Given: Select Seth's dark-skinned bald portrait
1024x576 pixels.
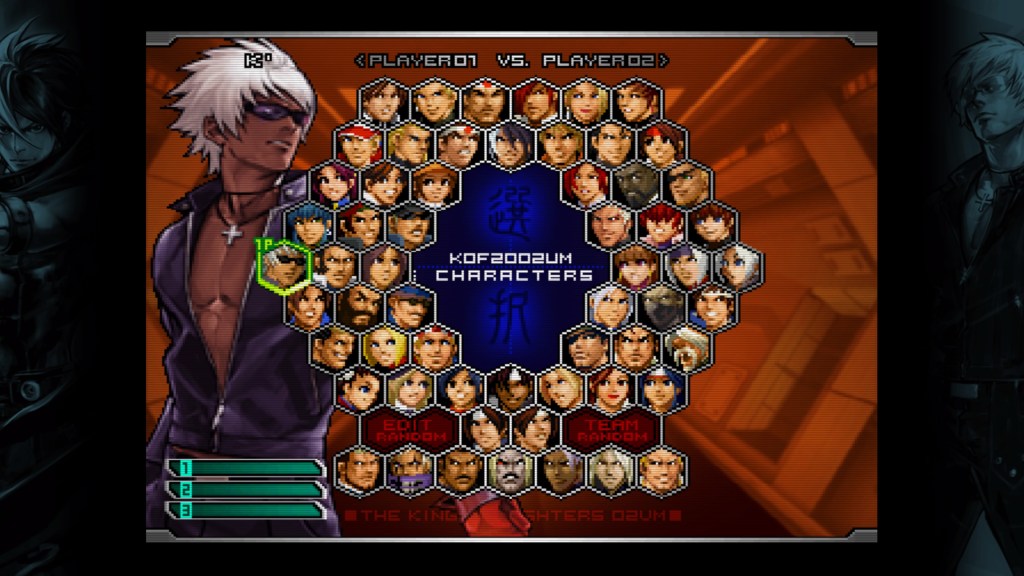Looking at the screenshot, I should (x=636, y=185).
